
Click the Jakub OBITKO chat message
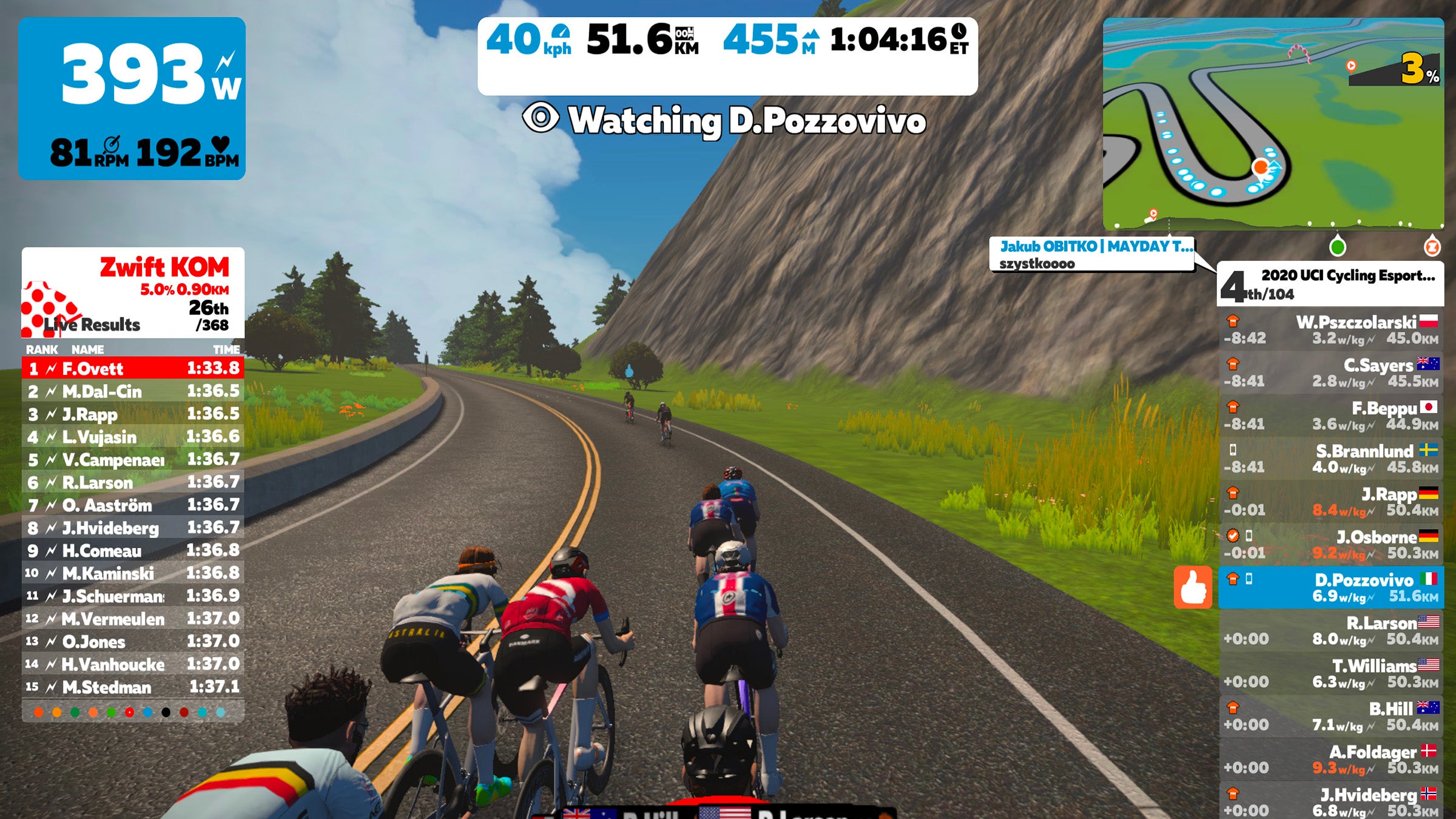1092,254
